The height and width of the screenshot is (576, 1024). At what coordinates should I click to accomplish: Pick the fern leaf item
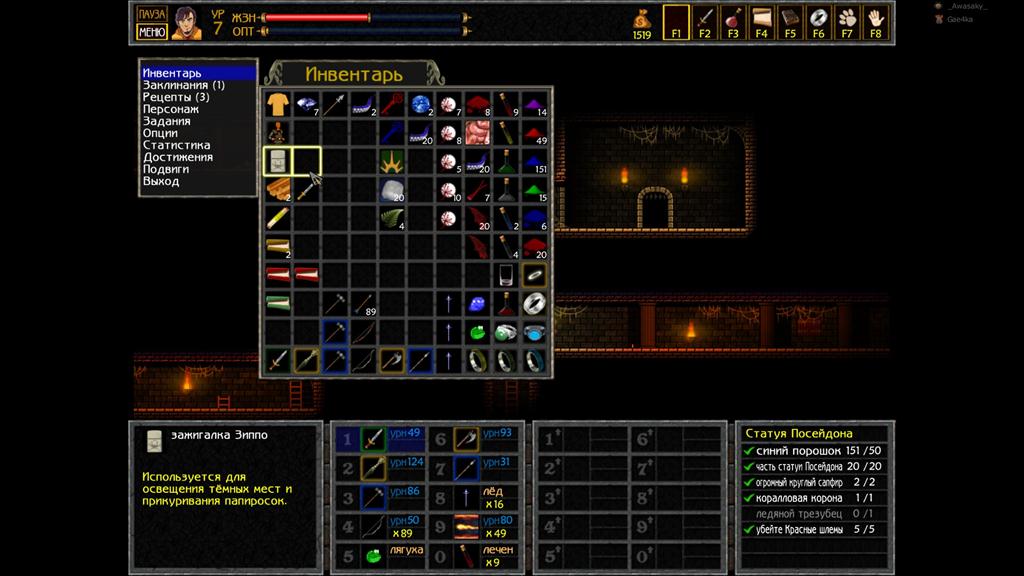pos(392,217)
